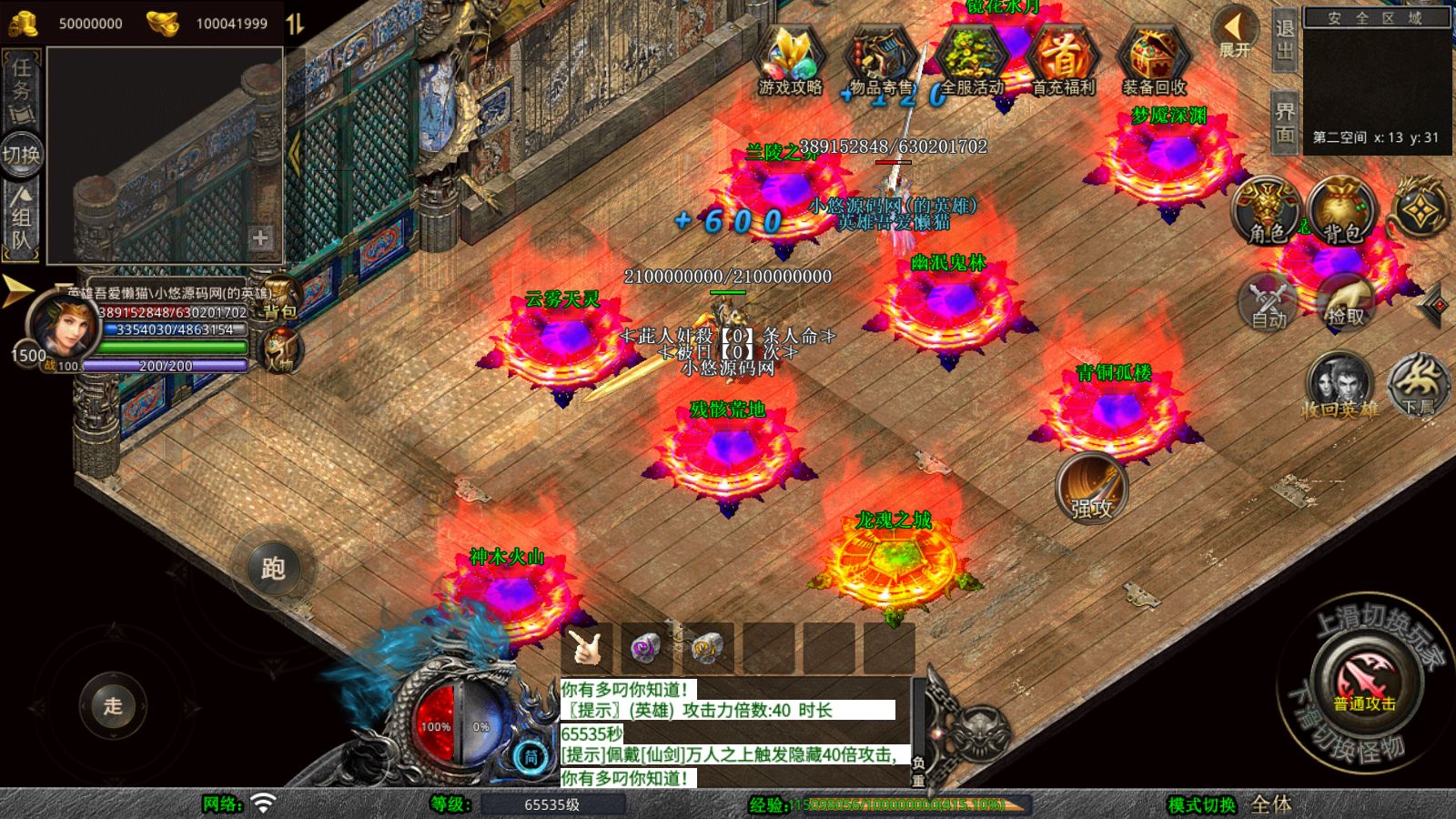The width and height of the screenshot is (1456, 819).
Task: Toggle 自动 auto-combat mode
Action: coord(1269,304)
